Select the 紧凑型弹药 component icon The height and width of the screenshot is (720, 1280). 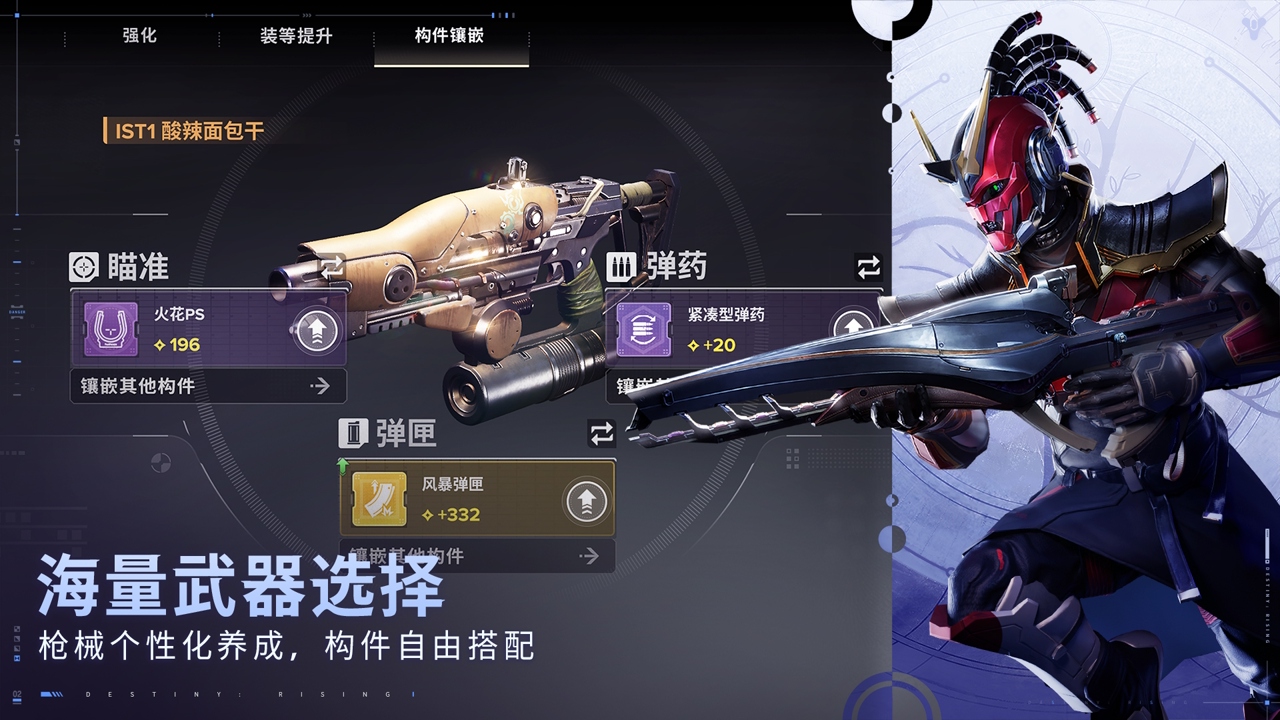(643, 330)
